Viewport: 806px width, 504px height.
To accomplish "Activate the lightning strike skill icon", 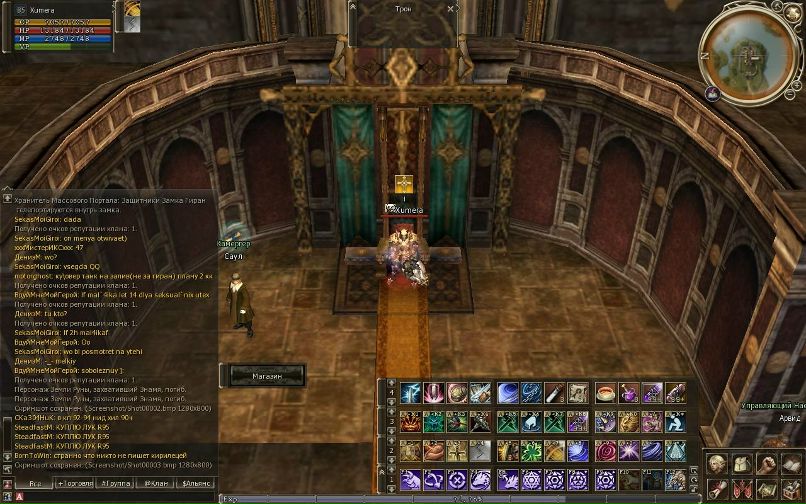I will pos(410,393).
